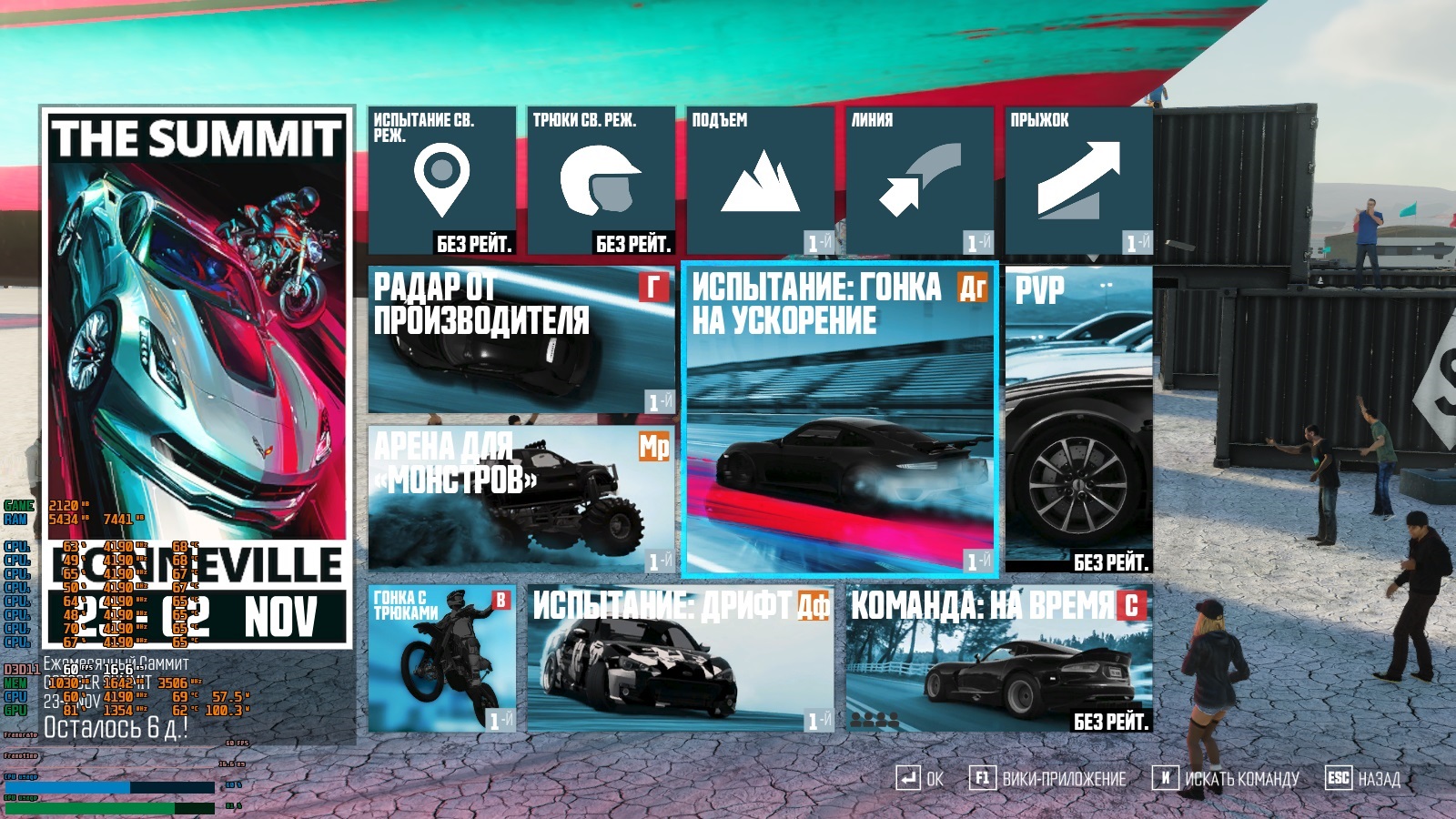Click ИСКАТЬ КОМАНДУ to find a crew
The image size is (1456, 819).
coord(1227,779)
